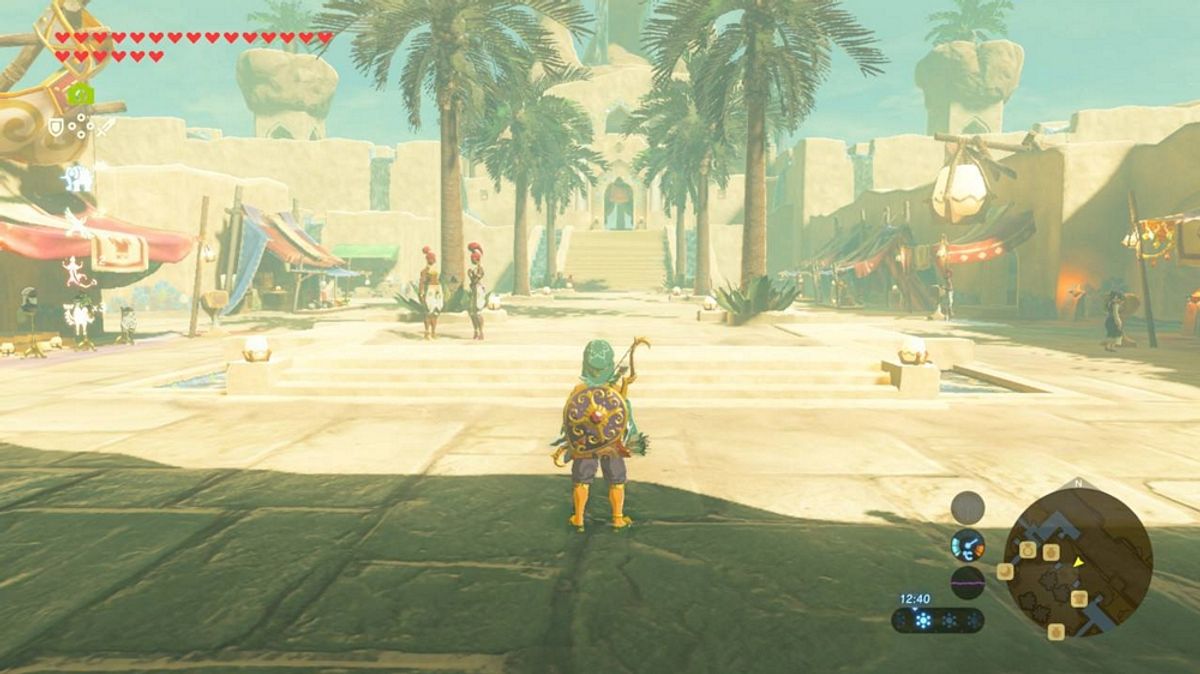Activate the camel champion ability icon
Image resolution: width=1200 pixels, height=674 pixels.
(78, 316)
